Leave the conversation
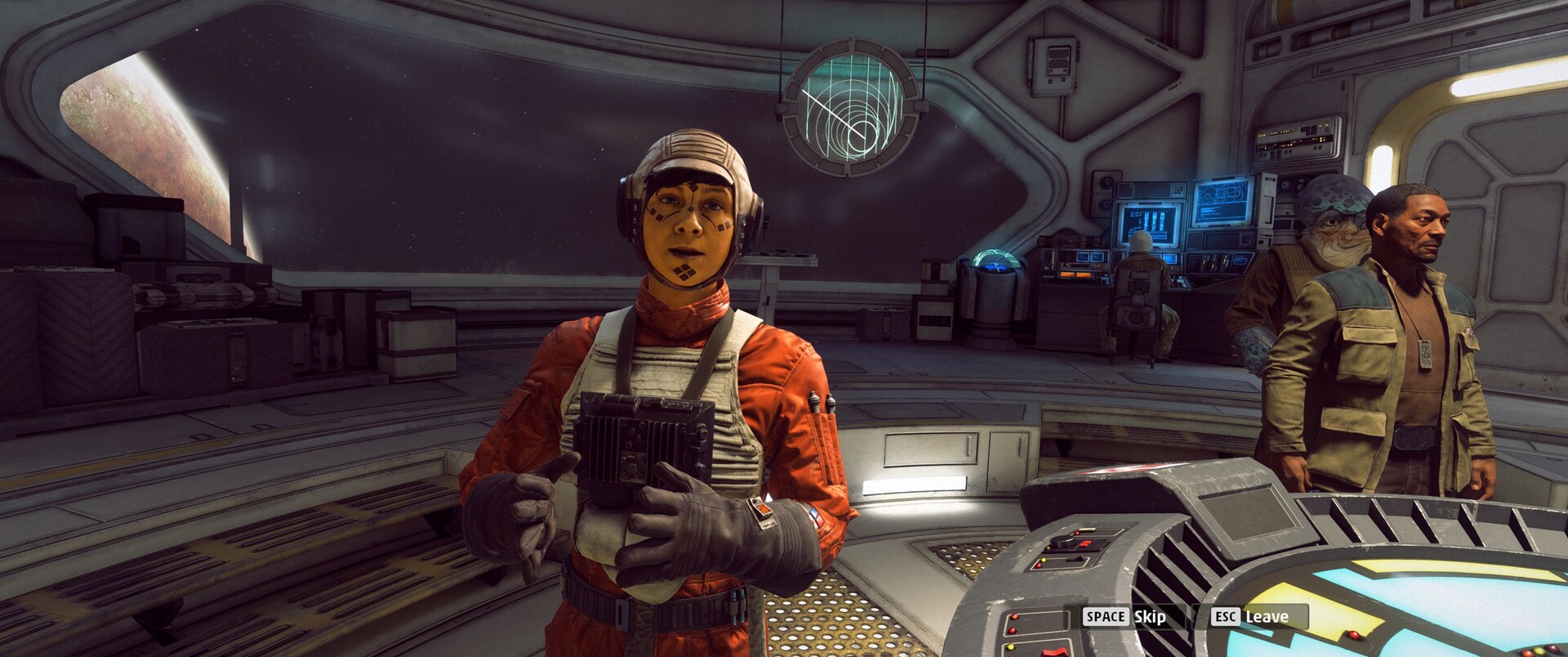 (1250, 617)
